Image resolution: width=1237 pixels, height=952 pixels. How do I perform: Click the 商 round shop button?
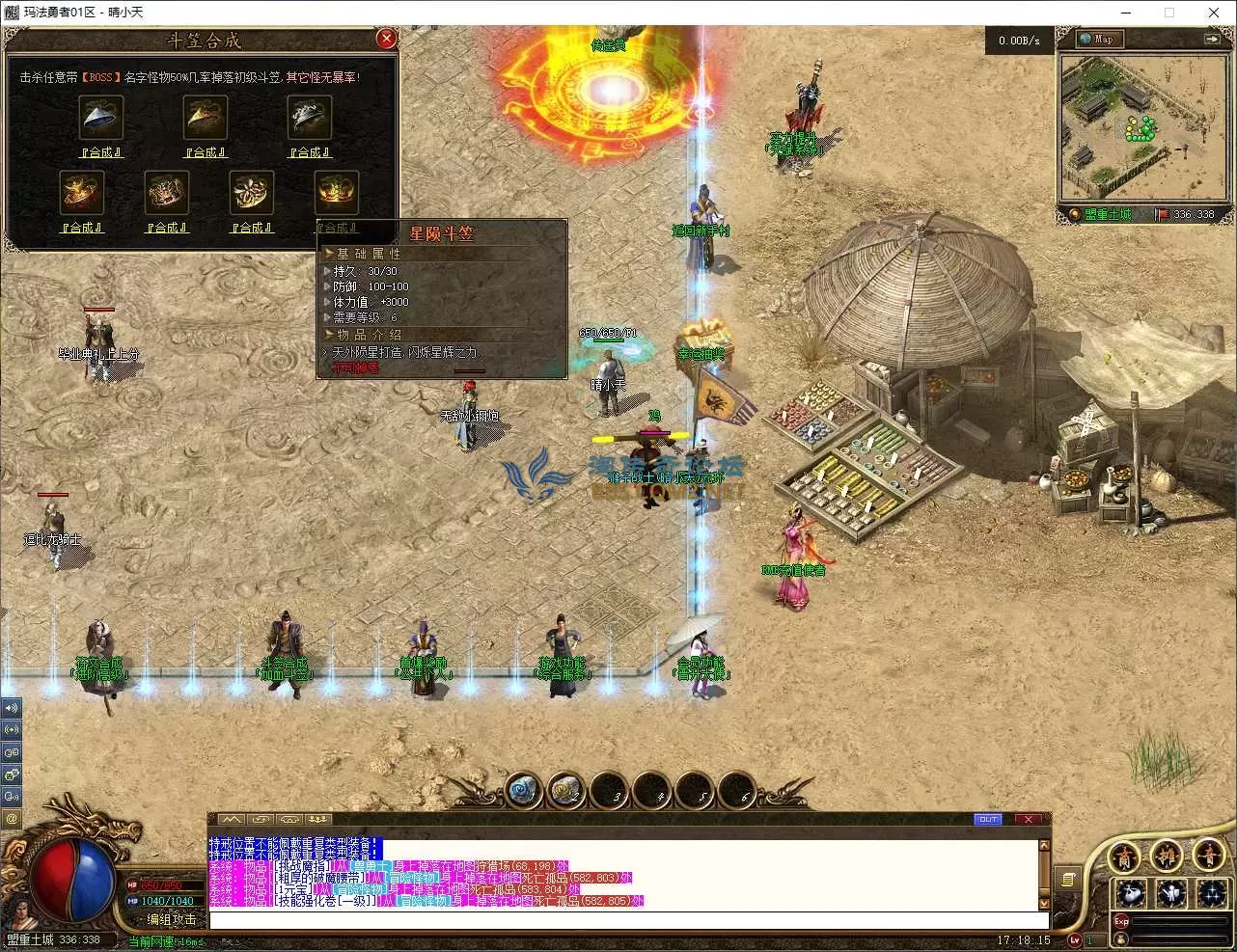click(x=1124, y=857)
